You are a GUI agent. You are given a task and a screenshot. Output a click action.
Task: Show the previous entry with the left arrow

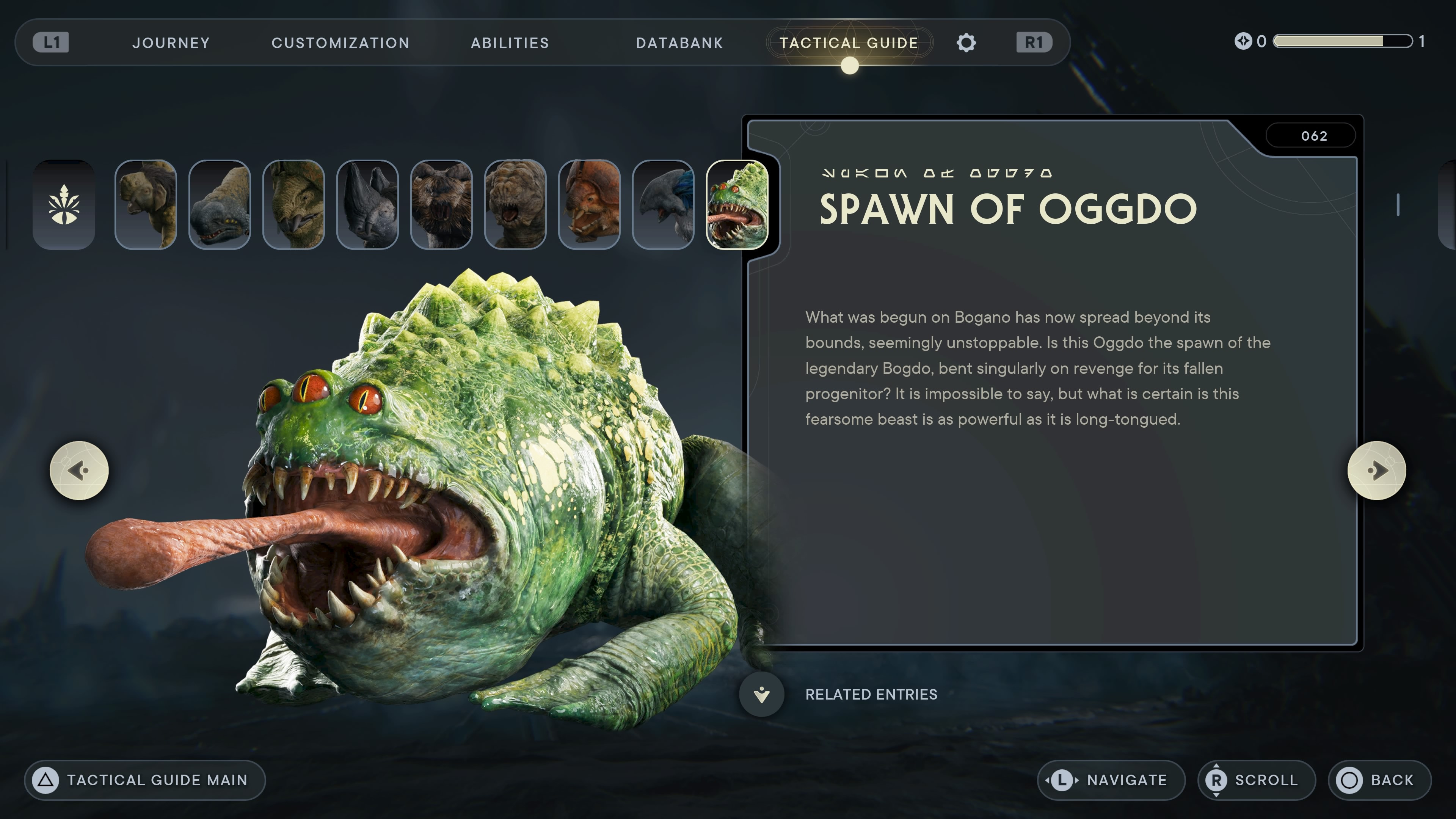tap(79, 470)
